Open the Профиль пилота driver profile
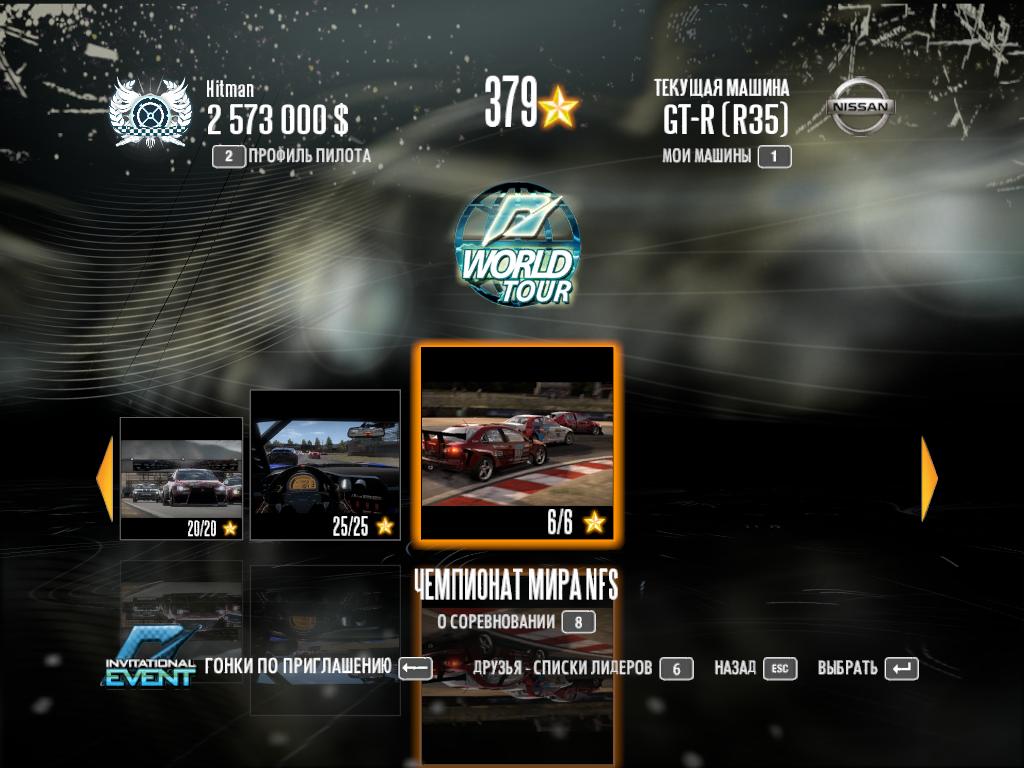The width and height of the screenshot is (1024, 768). [291, 156]
